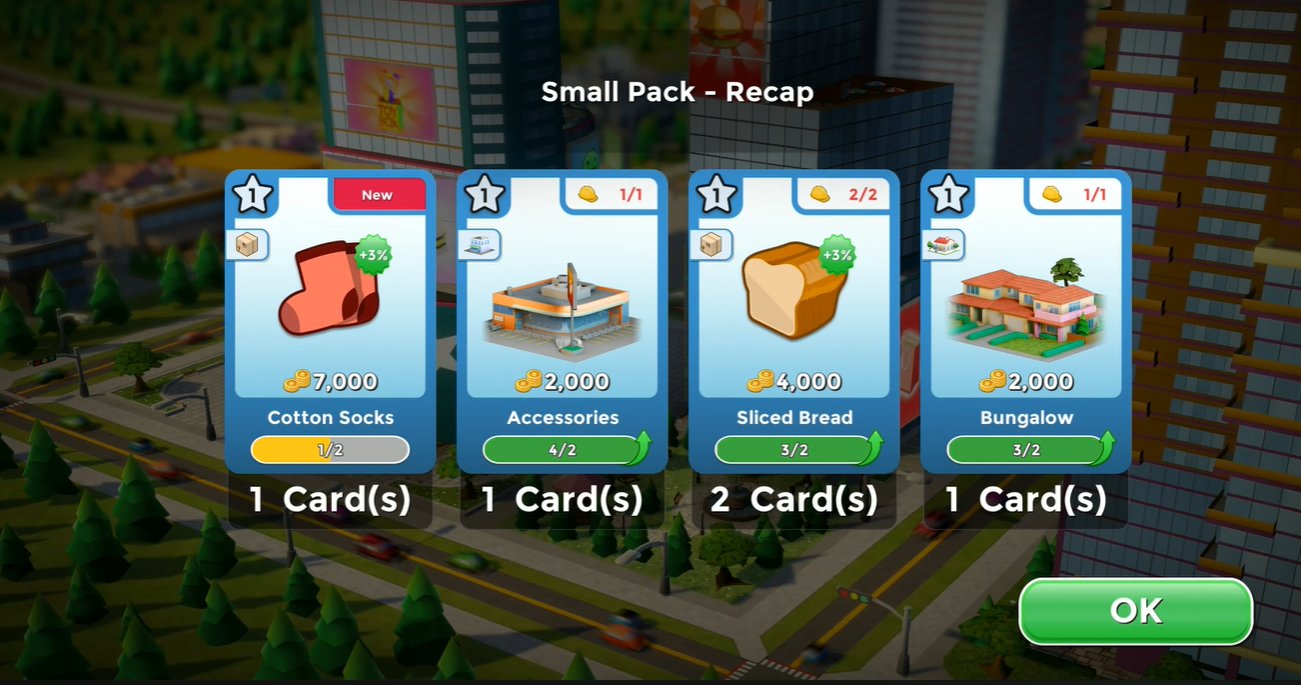Choose the Accessories shop card
Screen dimensions: 1301x685
[x=562, y=310]
